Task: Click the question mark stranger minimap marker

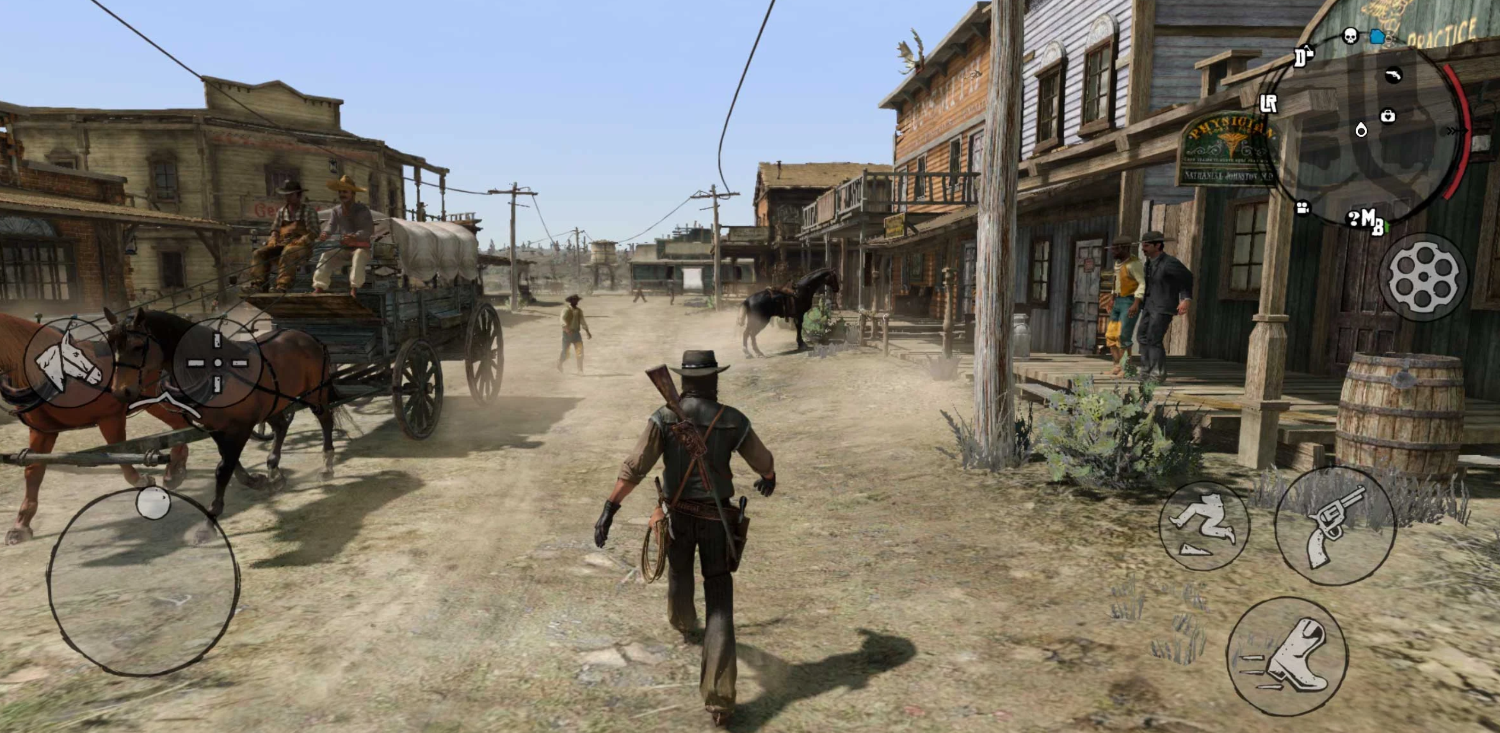Action: coord(1353,218)
